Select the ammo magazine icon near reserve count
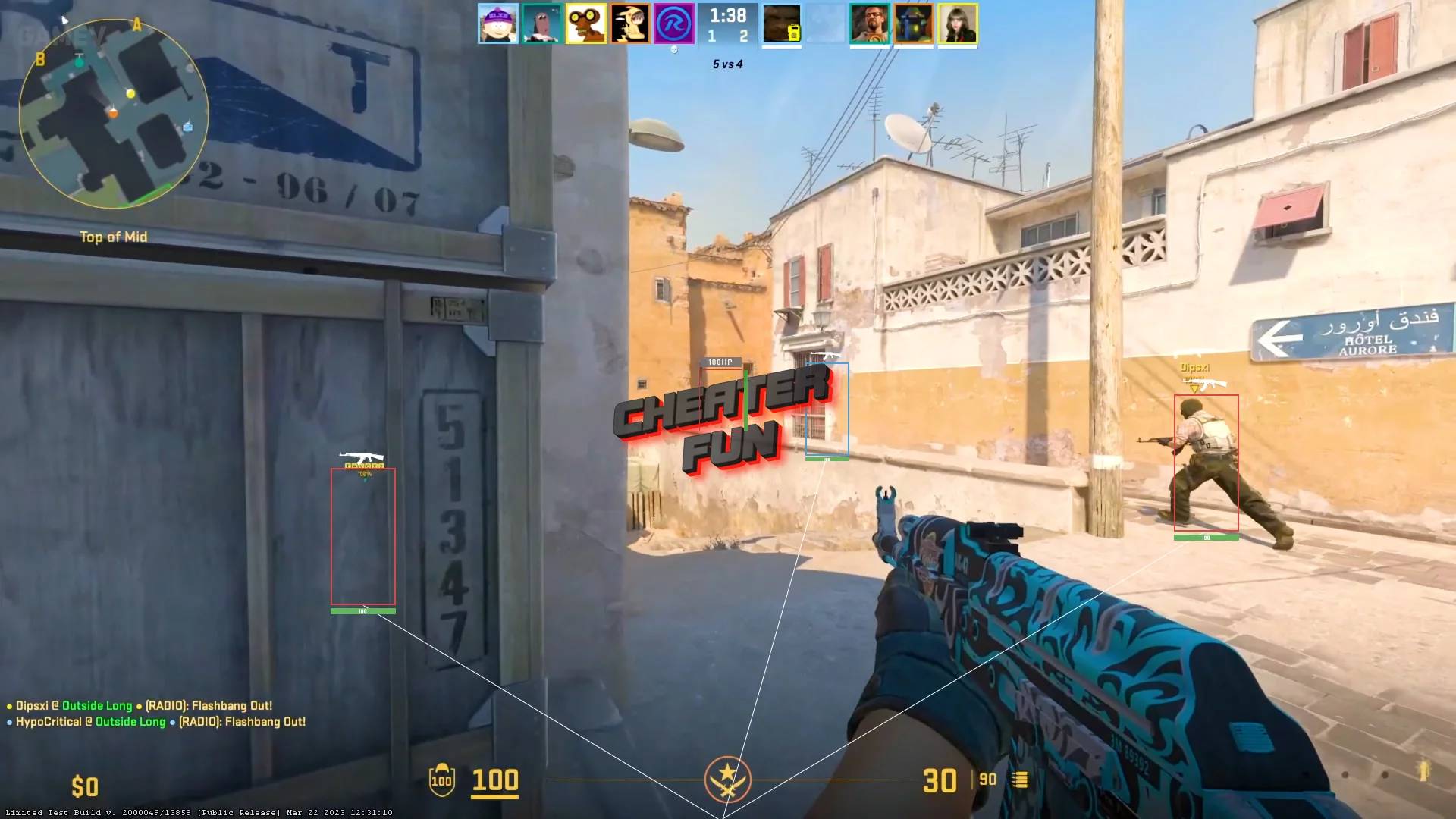The height and width of the screenshot is (819, 1456). click(x=1021, y=780)
